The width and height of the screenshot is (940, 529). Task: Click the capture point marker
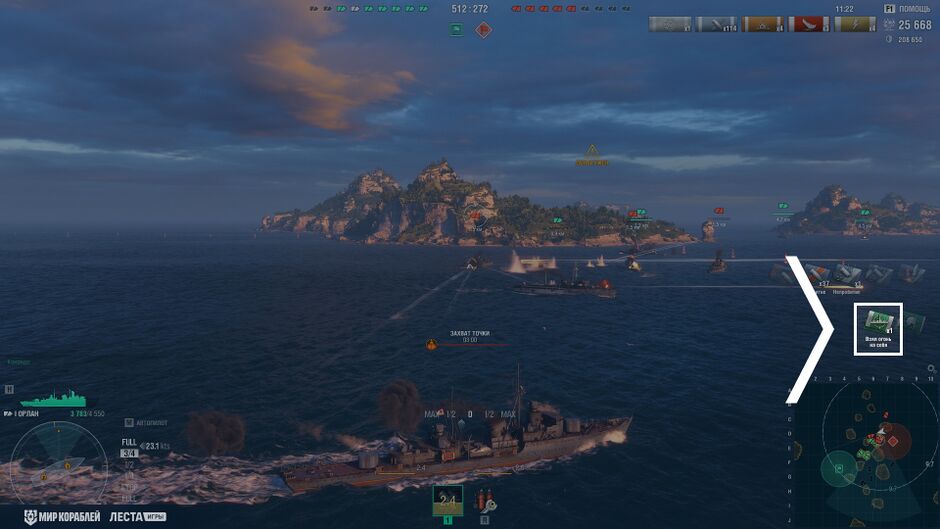coord(431,345)
